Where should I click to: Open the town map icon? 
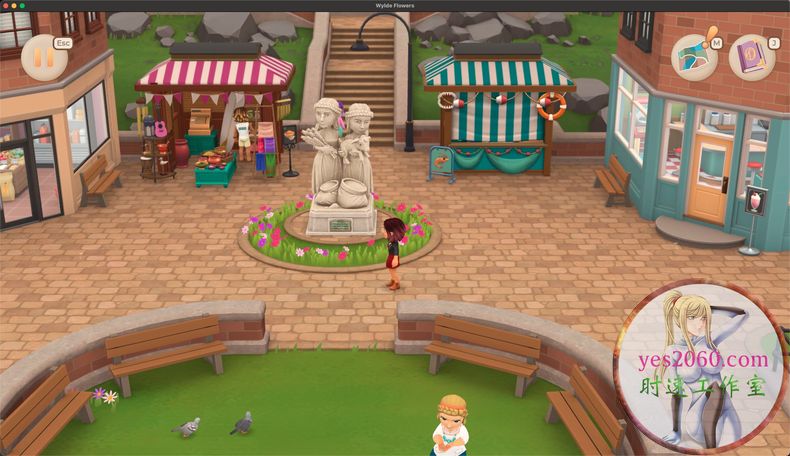[693, 57]
